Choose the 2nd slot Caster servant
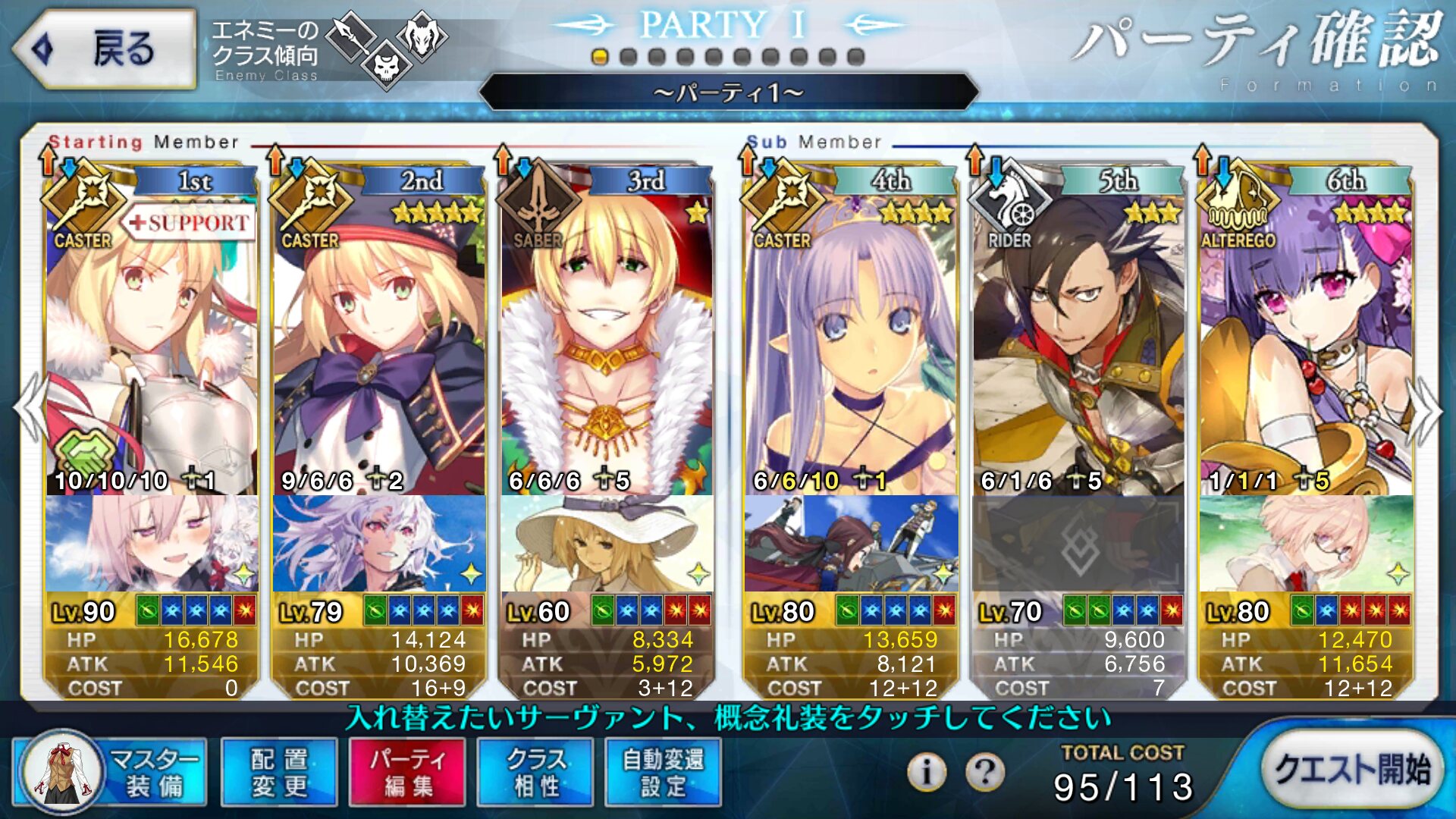 pos(379,341)
